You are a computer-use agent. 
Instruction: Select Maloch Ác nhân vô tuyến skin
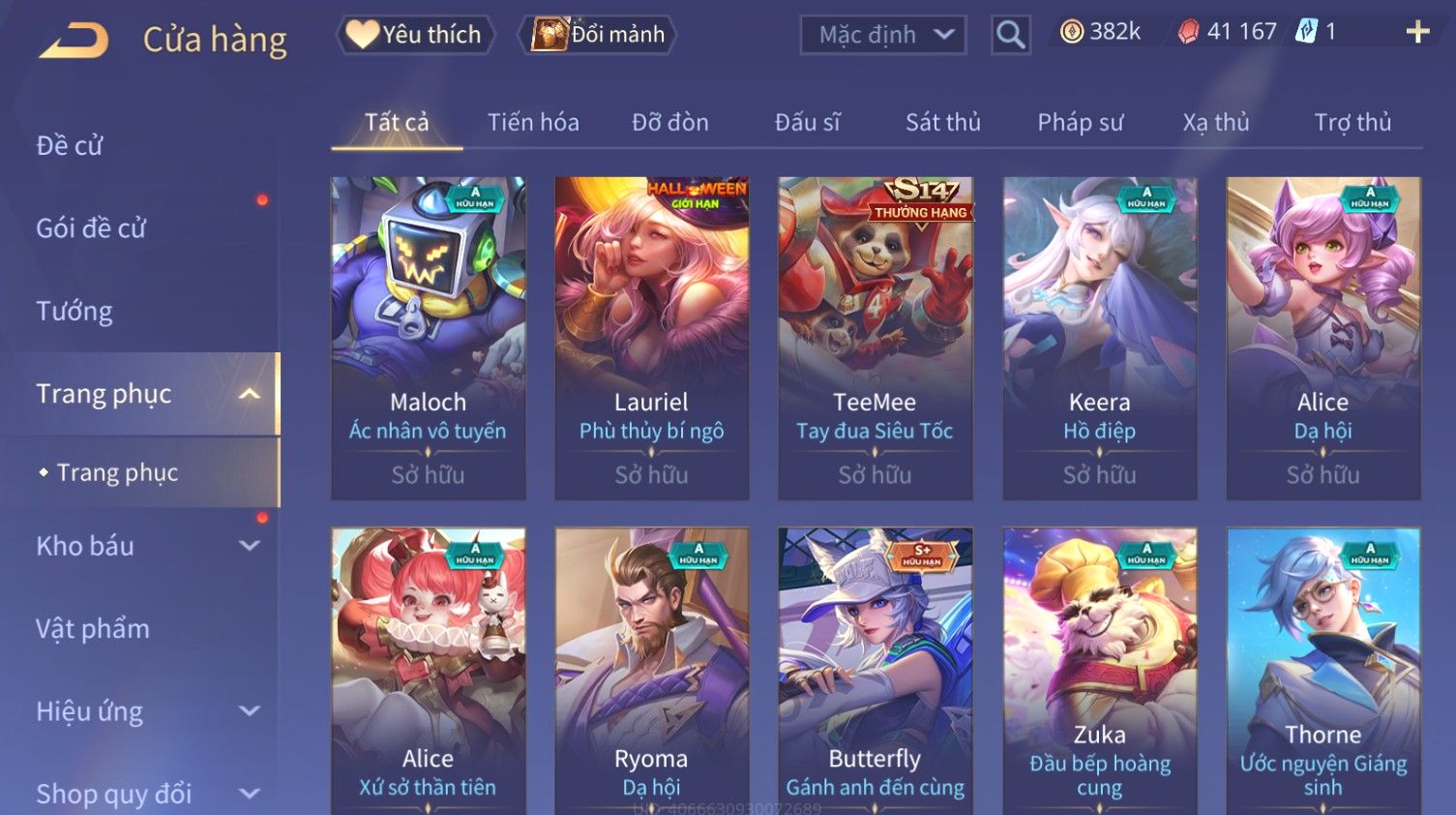point(428,338)
